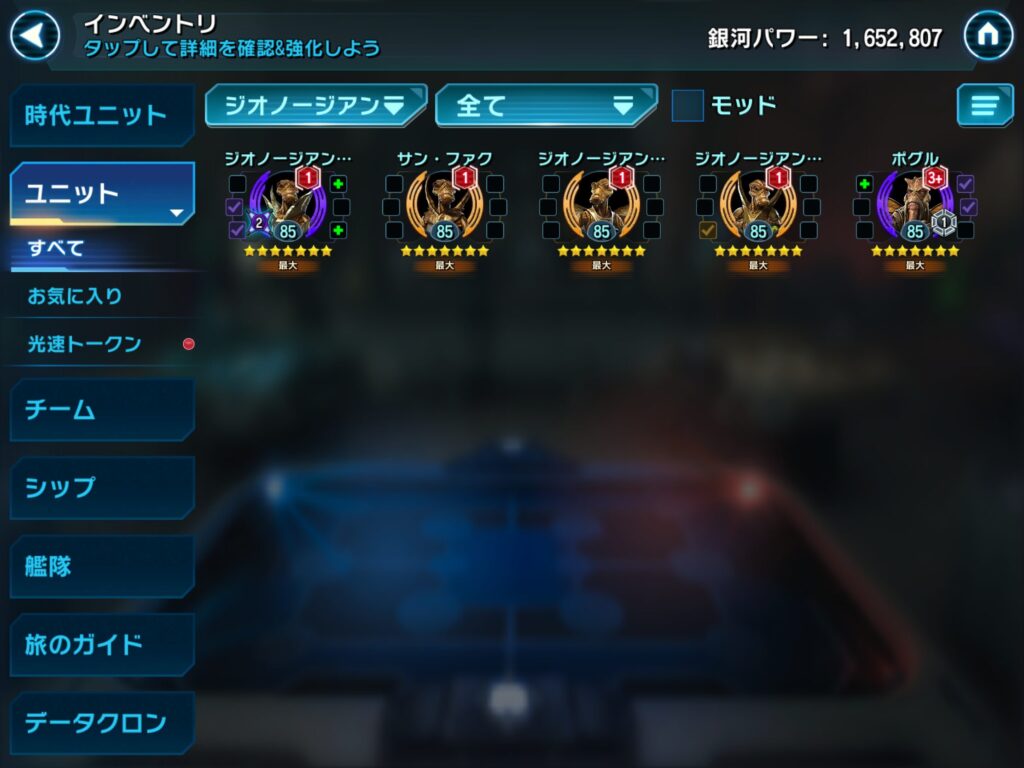
Task: Go back with the arrow button
Action: pos(35,36)
